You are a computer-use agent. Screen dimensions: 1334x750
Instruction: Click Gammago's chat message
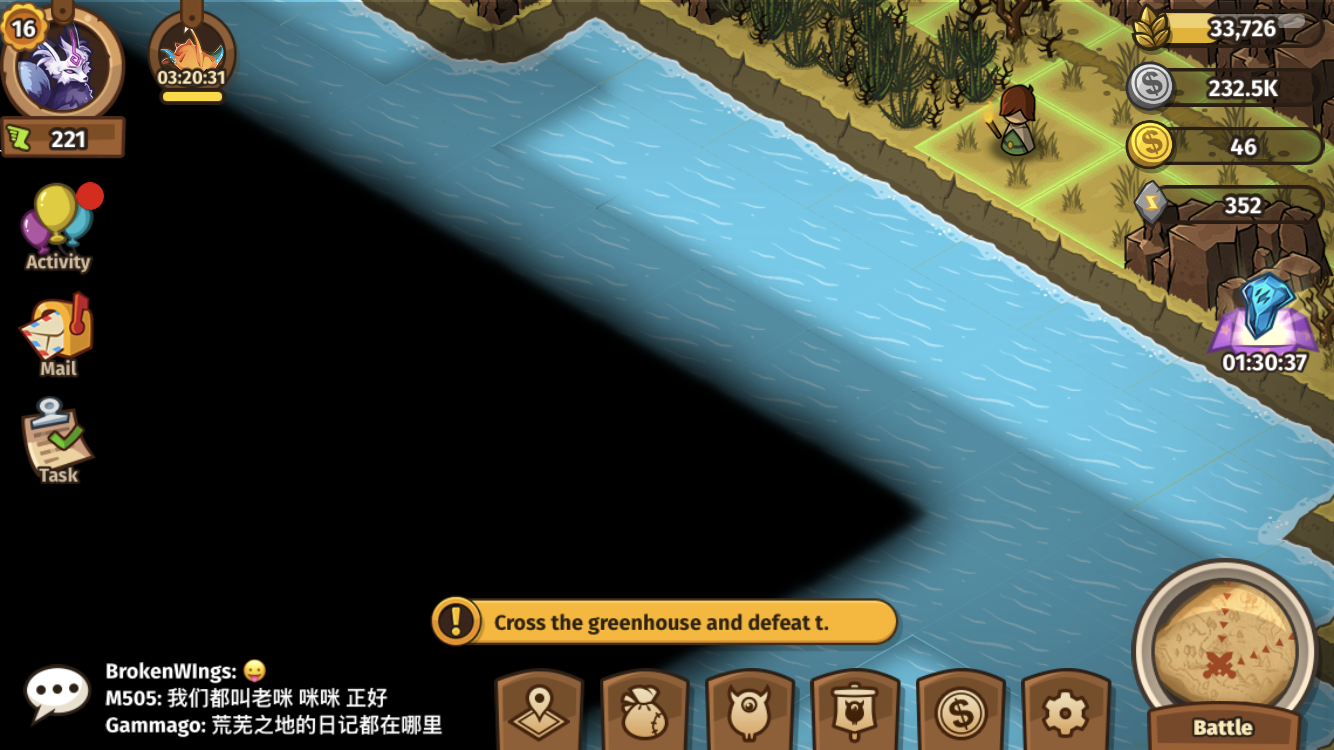click(x=274, y=725)
